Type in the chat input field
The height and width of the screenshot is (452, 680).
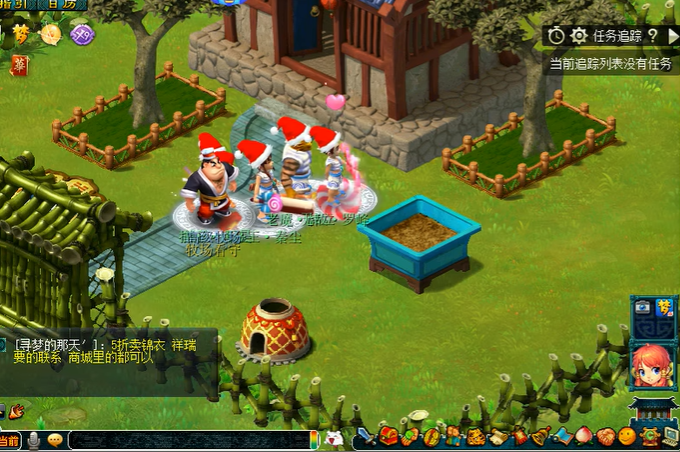190,440
